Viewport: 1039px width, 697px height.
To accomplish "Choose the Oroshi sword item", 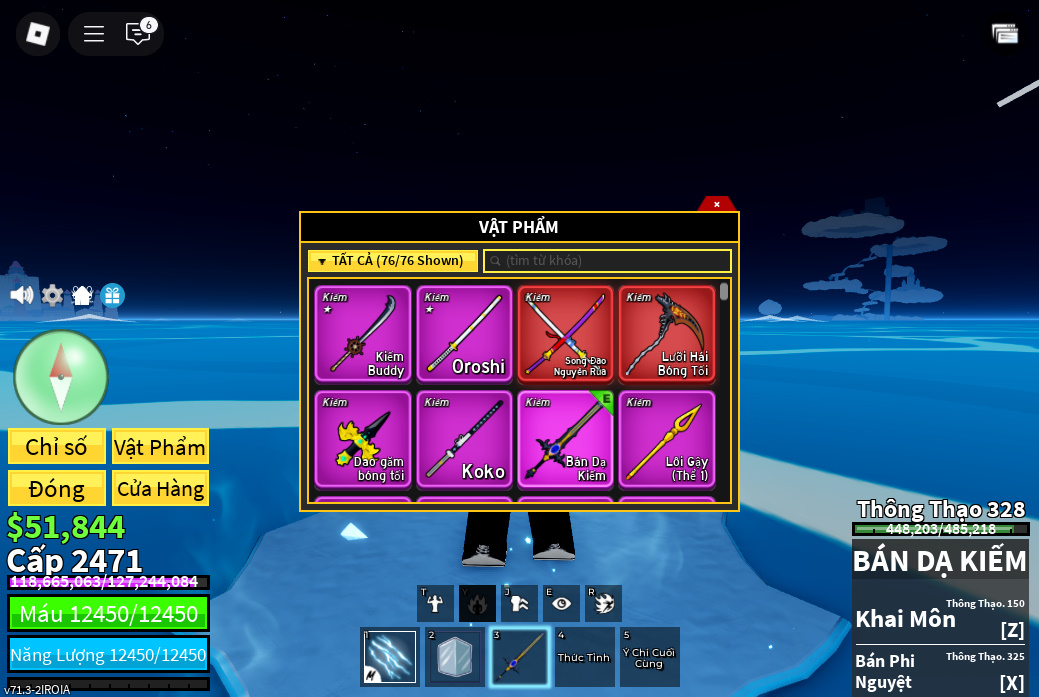I will click(x=464, y=334).
